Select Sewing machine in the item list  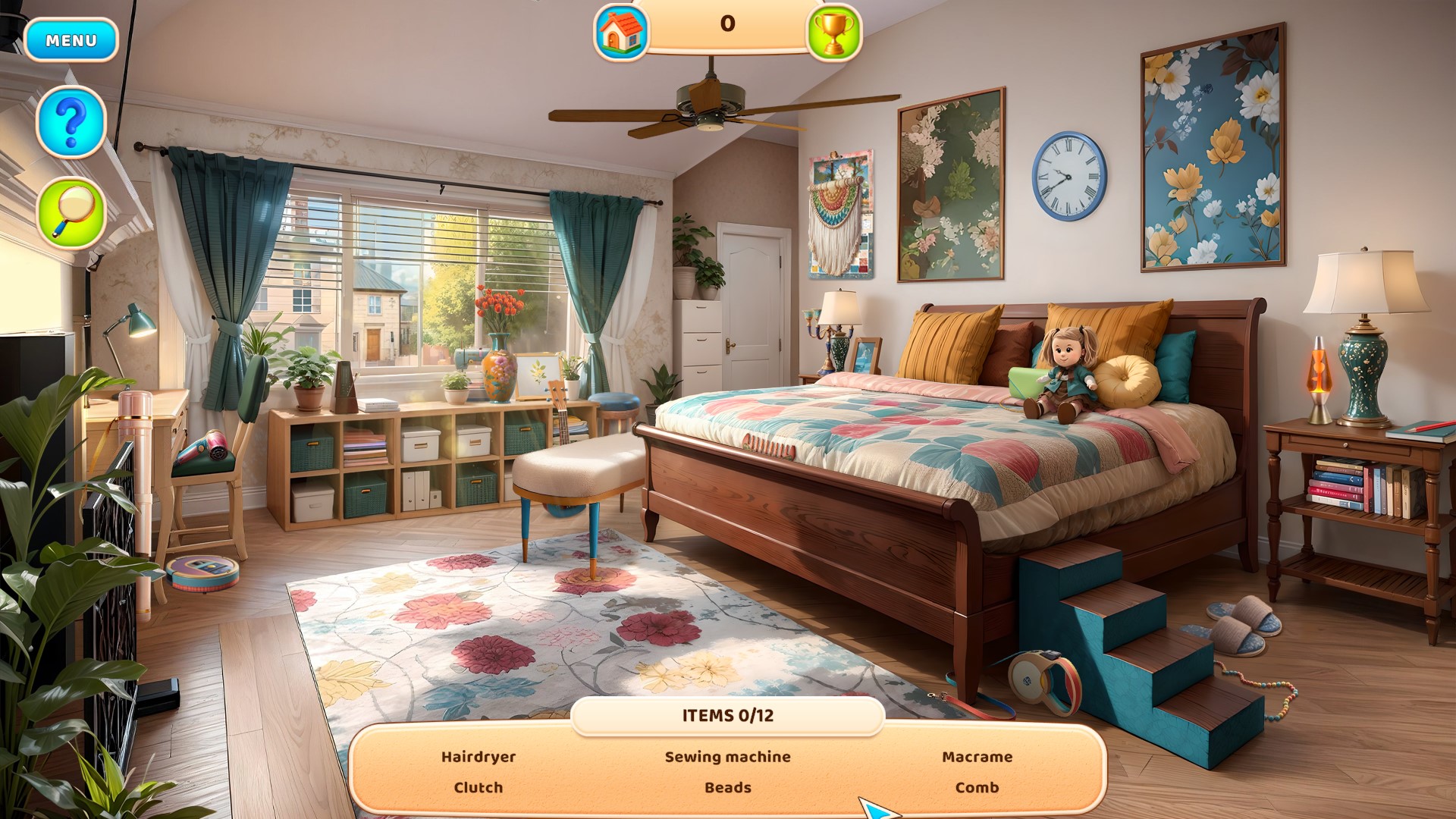(727, 757)
